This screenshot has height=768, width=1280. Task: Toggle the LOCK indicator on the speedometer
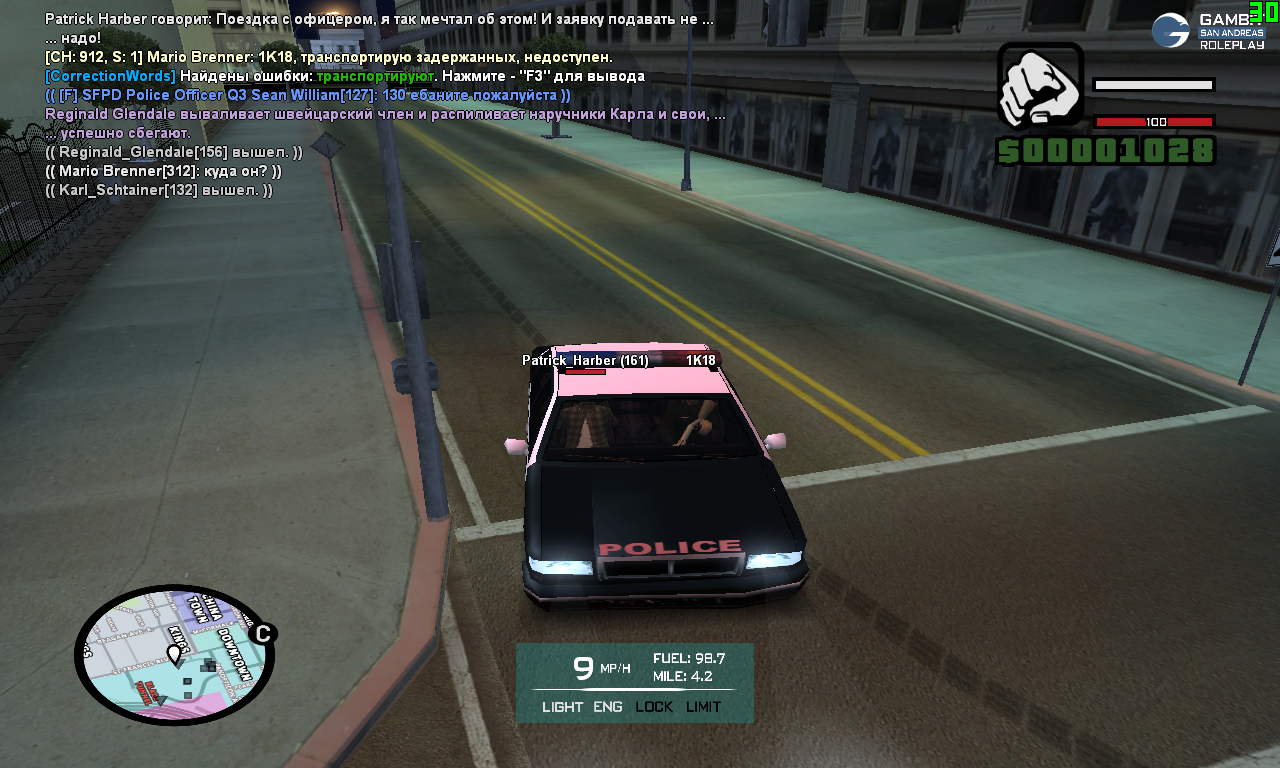(654, 707)
